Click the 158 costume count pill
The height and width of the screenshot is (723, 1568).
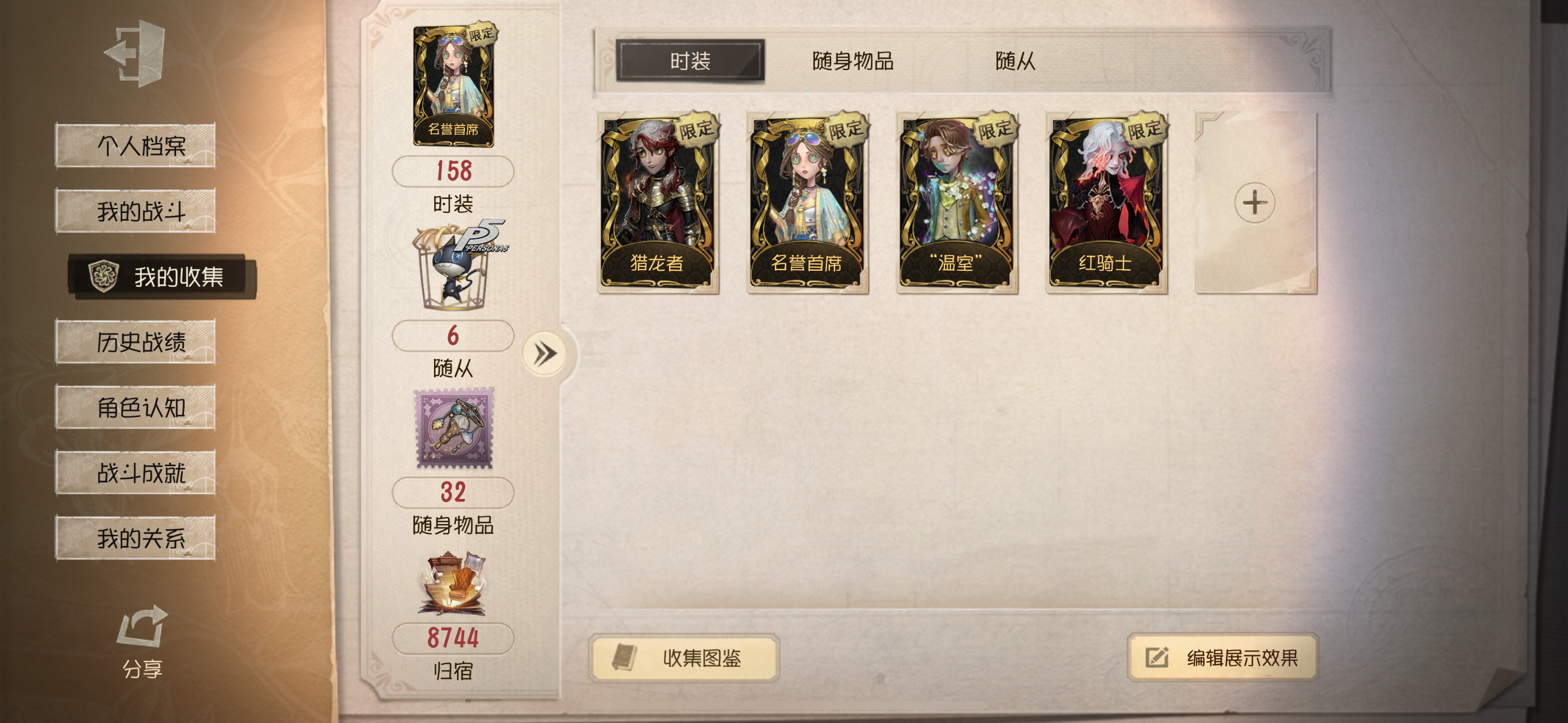(x=454, y=172)
